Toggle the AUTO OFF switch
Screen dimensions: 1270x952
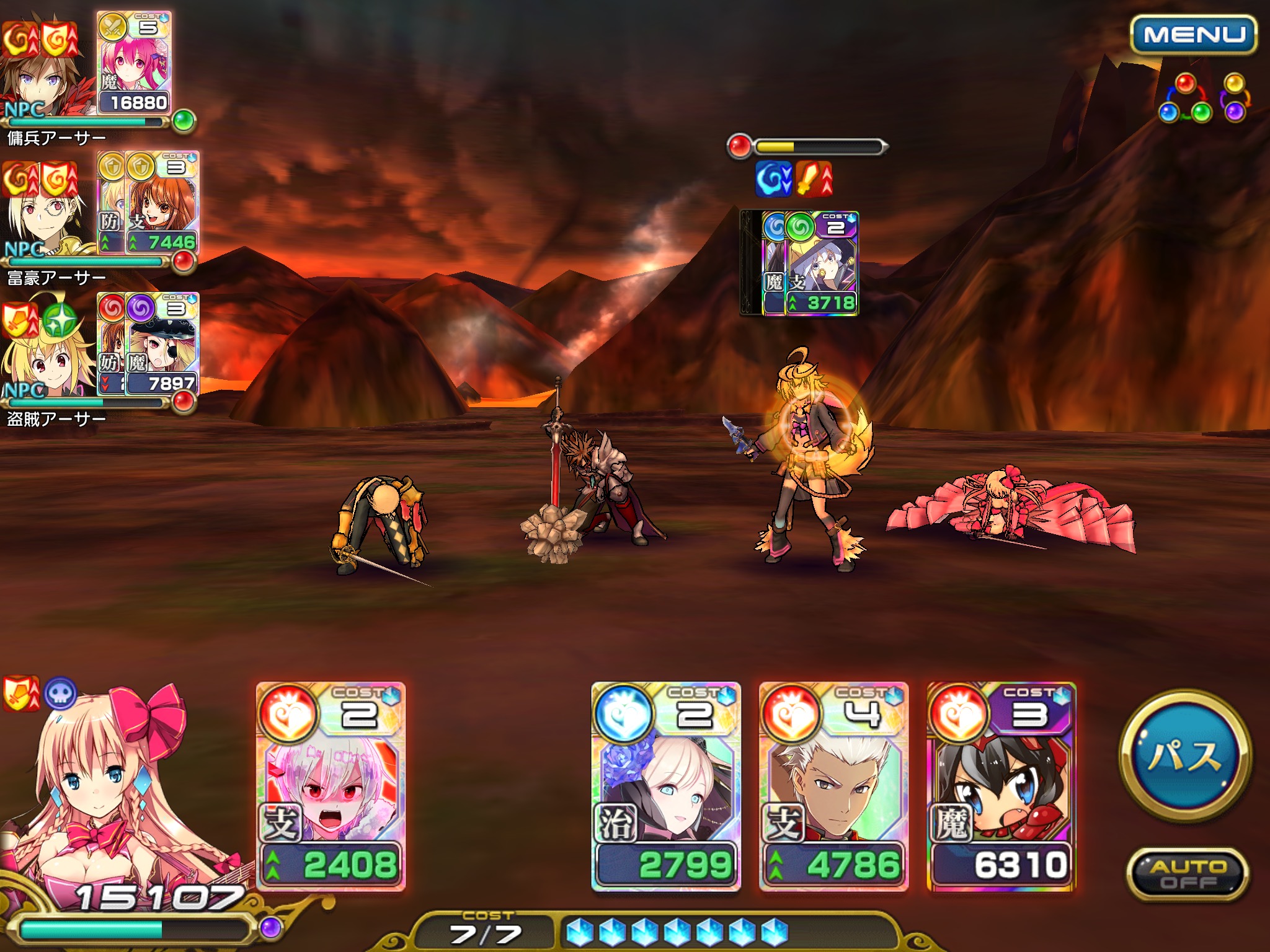pyautogui.click(x=1187, y=874)
